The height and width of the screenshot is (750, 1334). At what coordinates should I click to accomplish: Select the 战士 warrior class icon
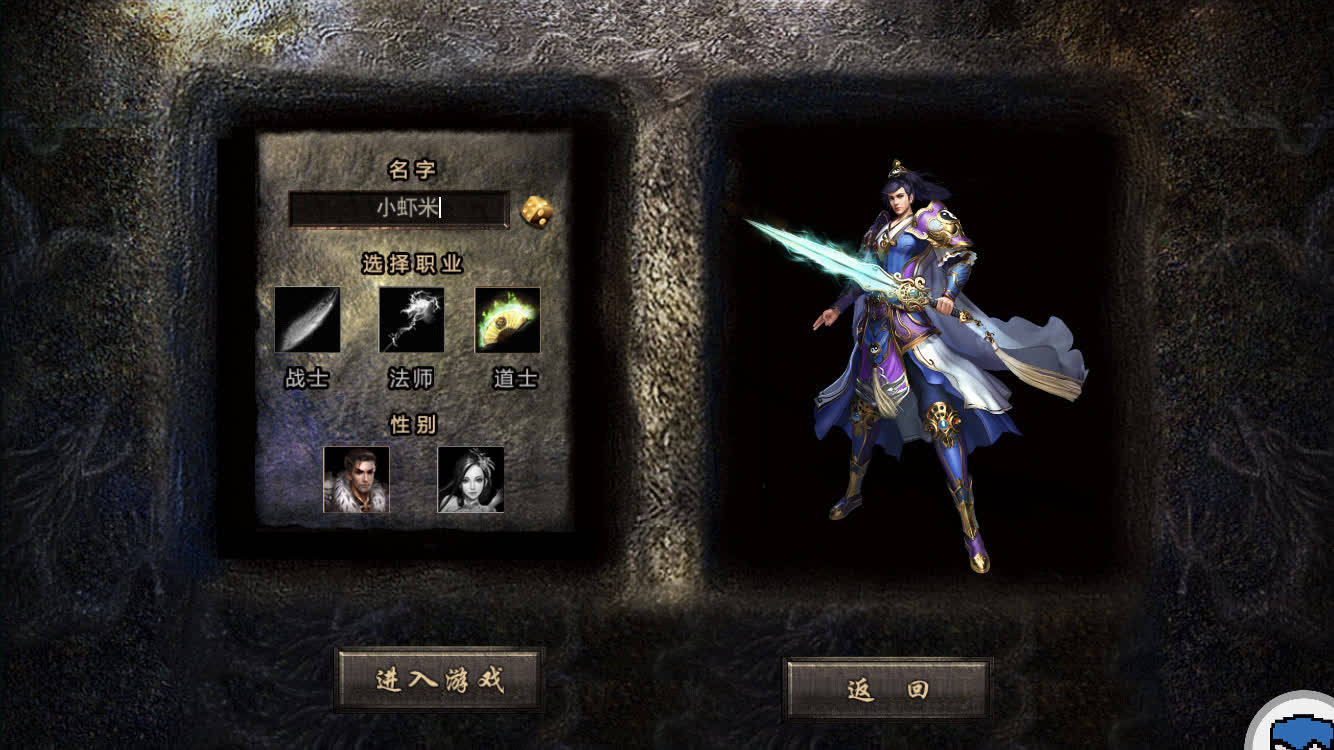tap(307, 320)
